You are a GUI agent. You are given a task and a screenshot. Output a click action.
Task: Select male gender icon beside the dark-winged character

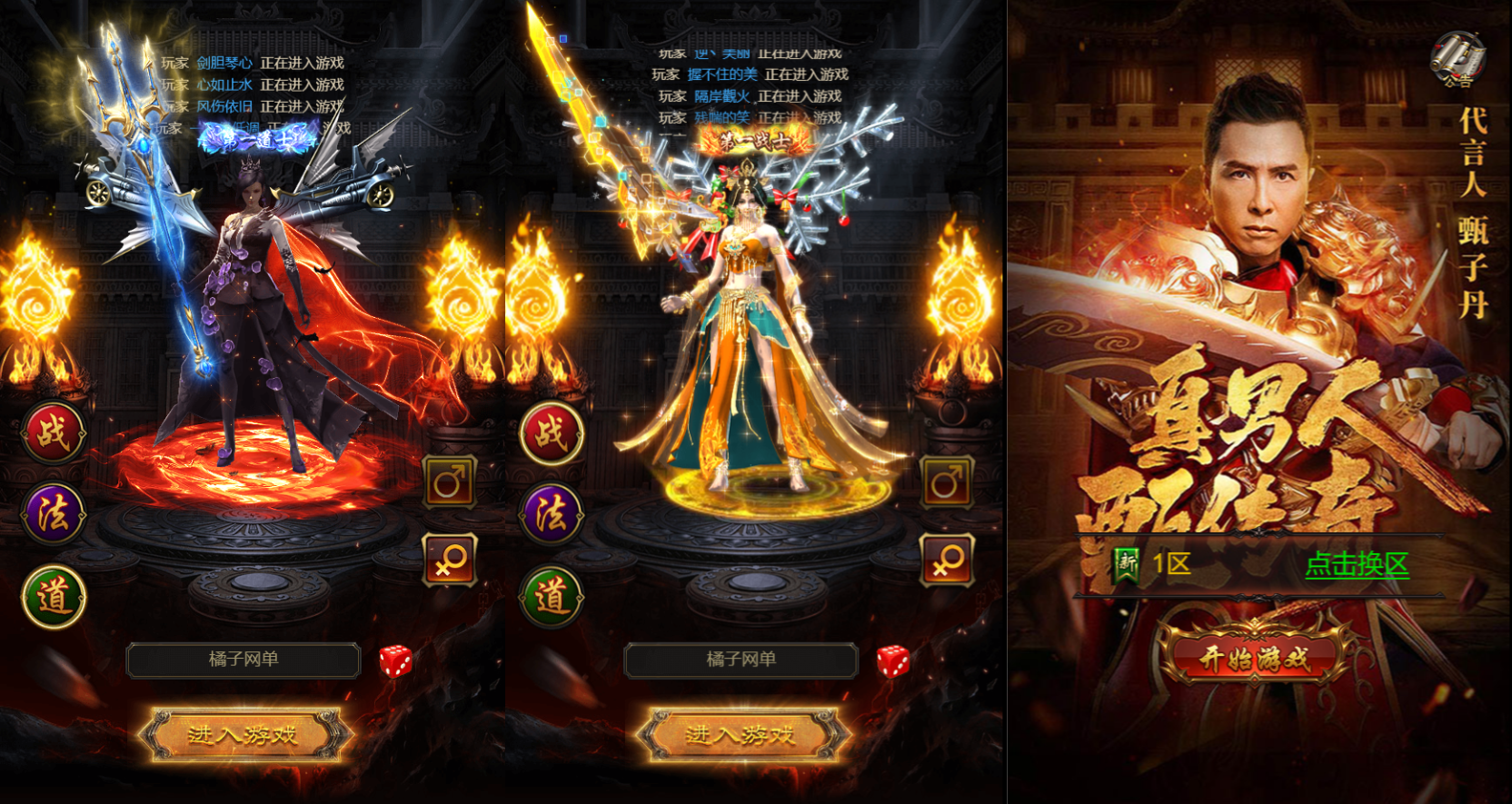click(450, 481)
